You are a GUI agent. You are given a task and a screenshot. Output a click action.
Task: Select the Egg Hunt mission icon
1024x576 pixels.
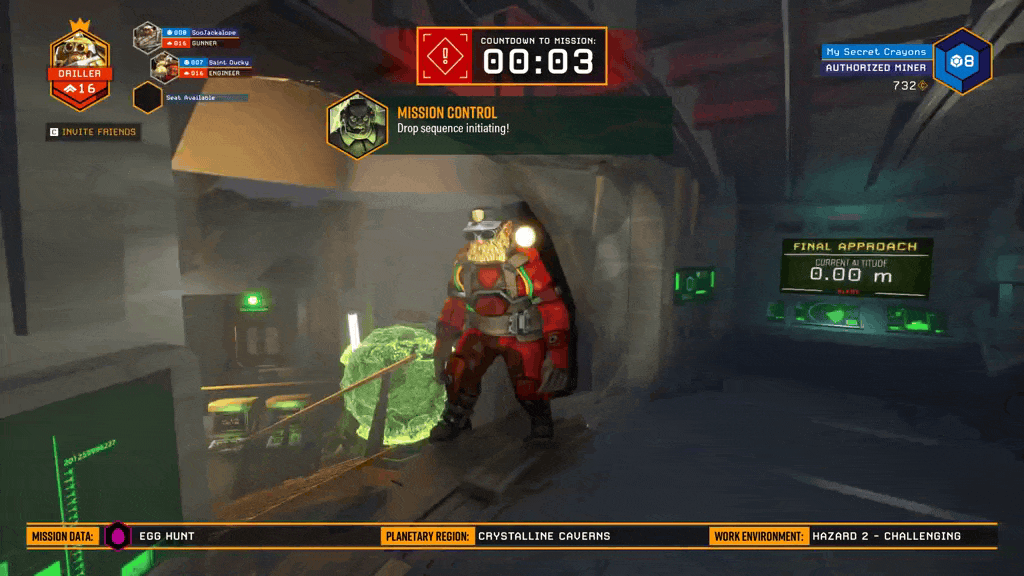(x=118, y=536)
